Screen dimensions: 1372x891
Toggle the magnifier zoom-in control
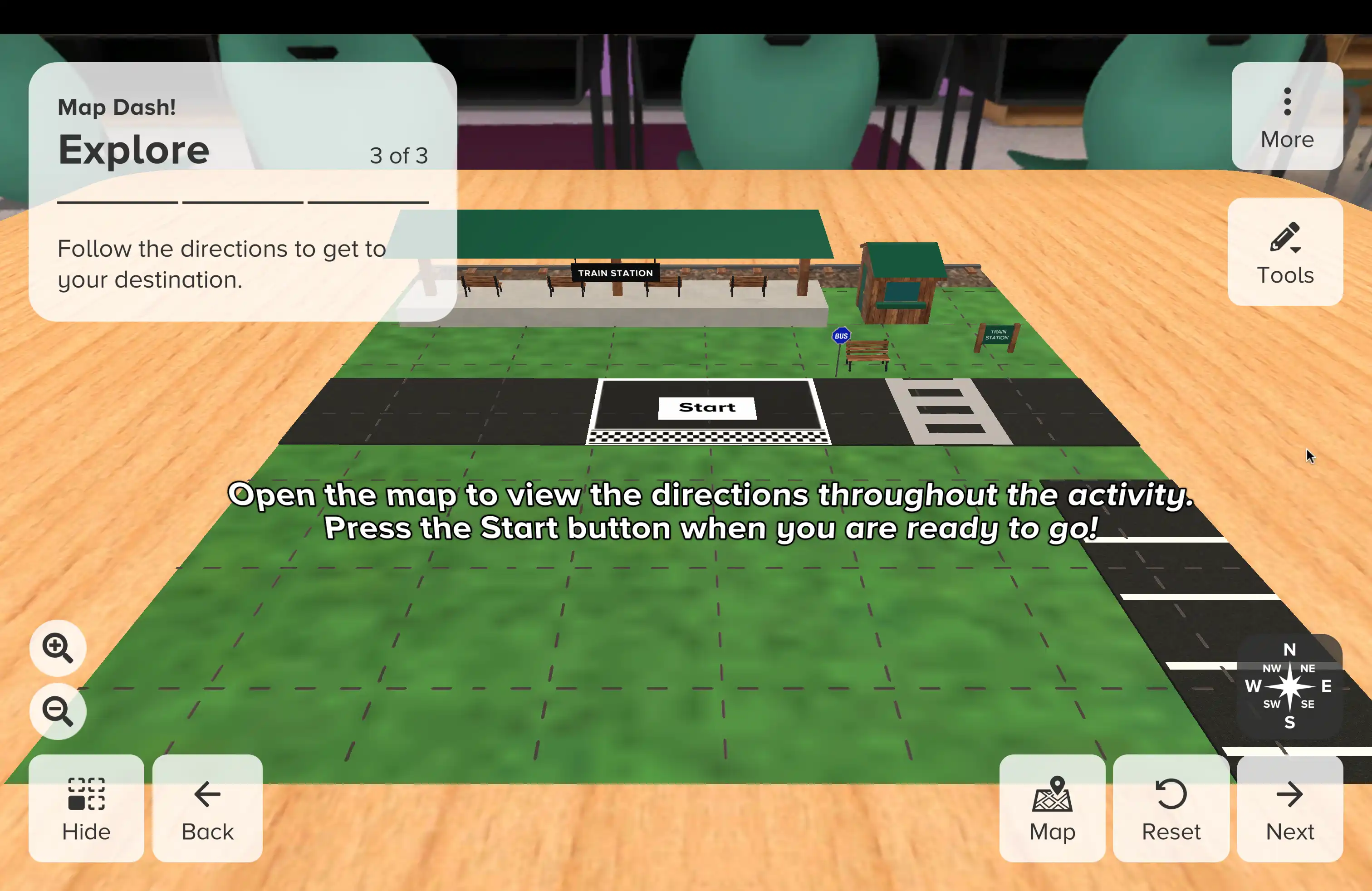pos(57,648)
